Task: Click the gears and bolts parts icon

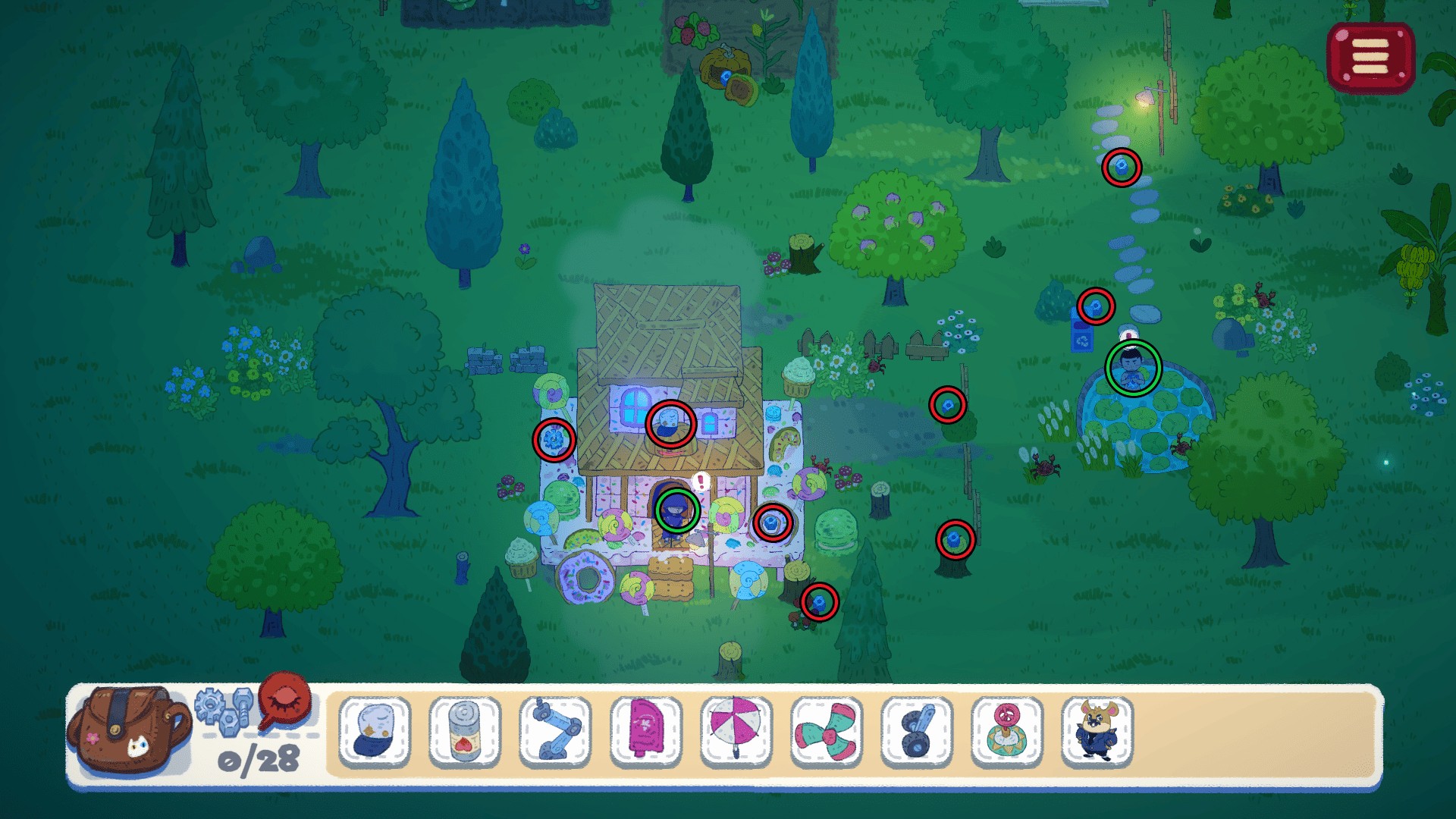Action: tap(224, 708)
